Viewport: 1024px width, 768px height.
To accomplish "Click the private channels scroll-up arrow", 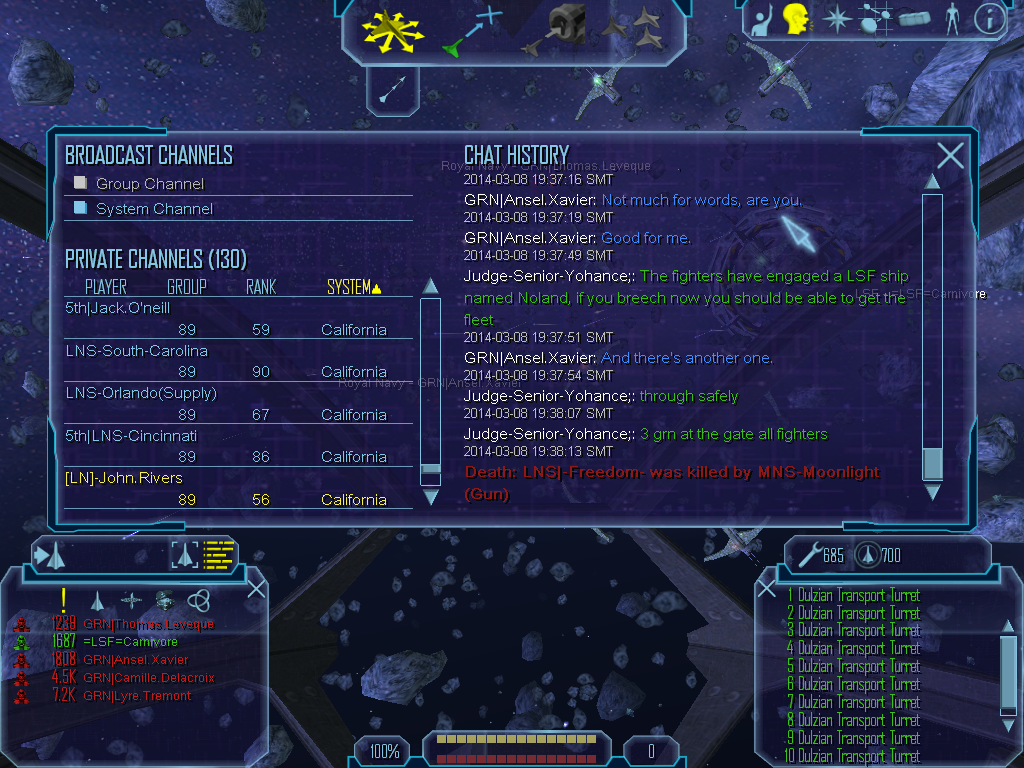I will [431, 286].
